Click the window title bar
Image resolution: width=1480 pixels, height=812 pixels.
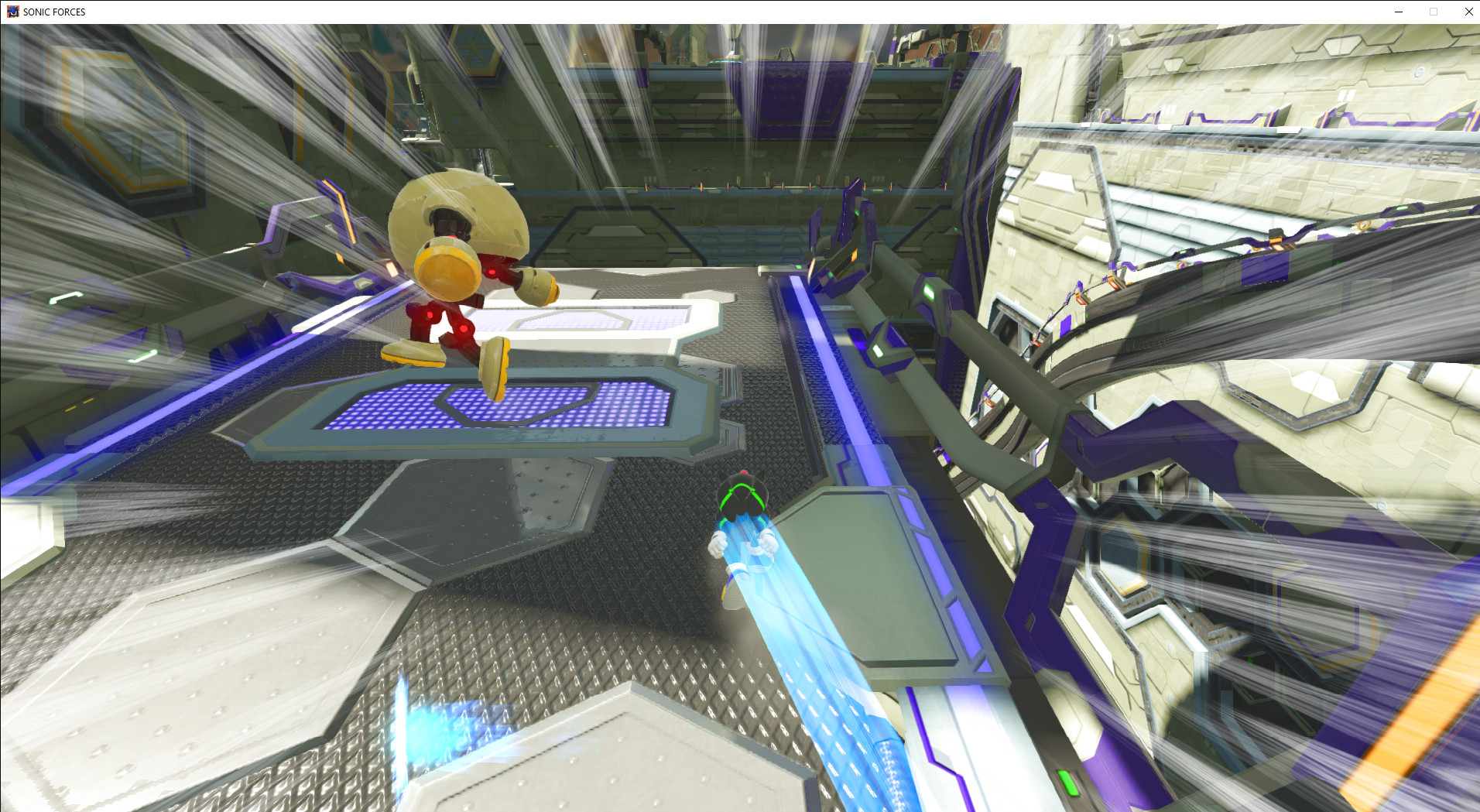click(697, 12)
